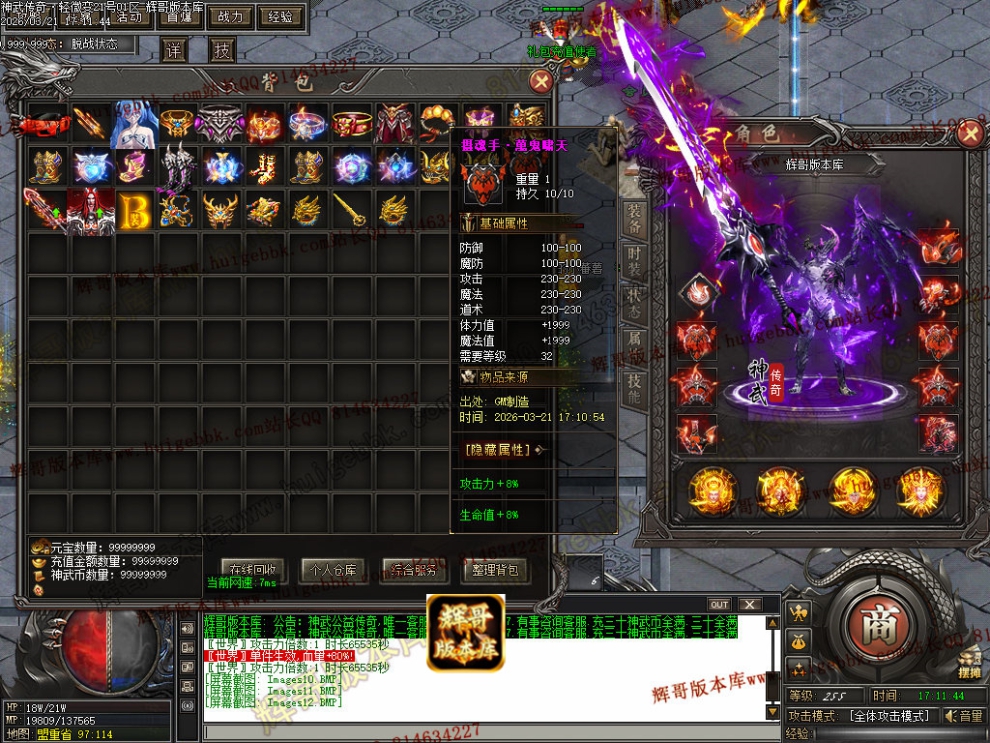
Task: Sort the bag with 整理背包
Action: coord(494,571)
